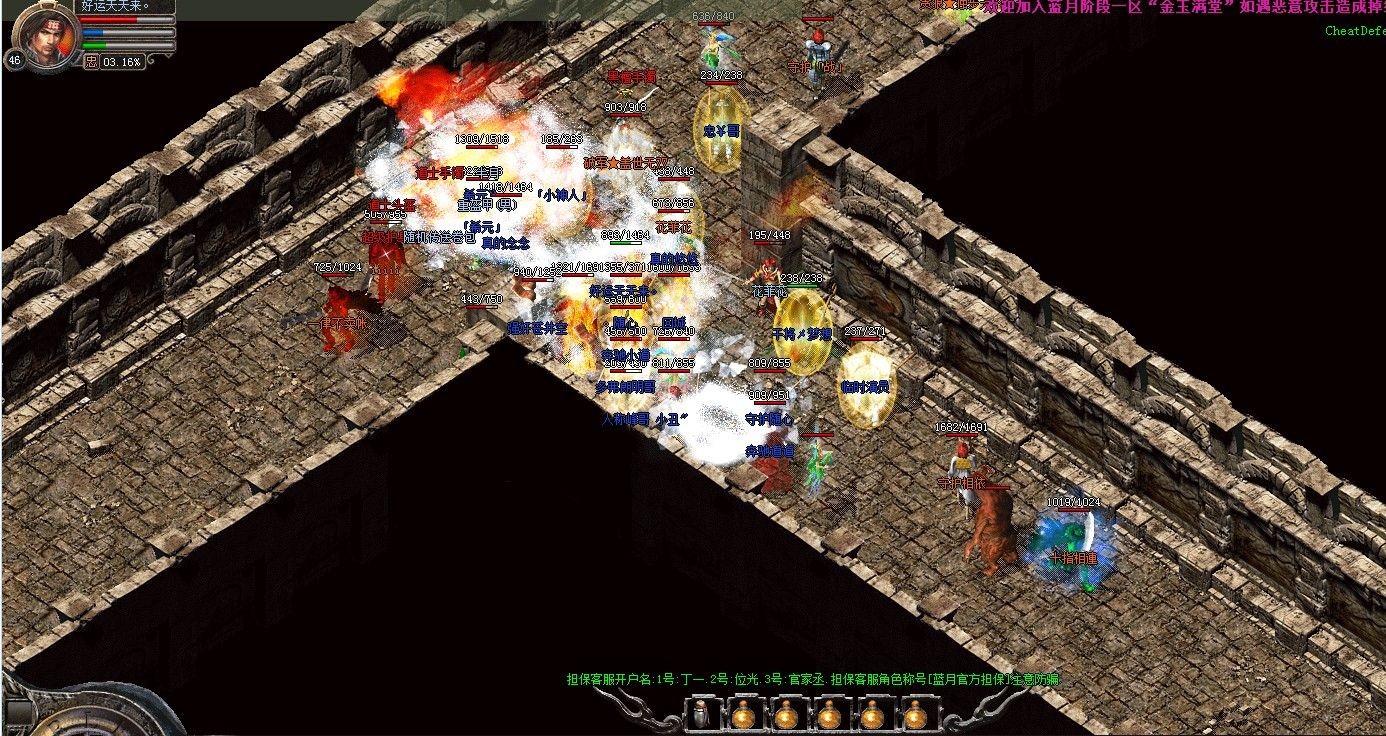Open the first gold potion slot
This screenshot has height=736, width=1386.
click(x=743, y=716)
